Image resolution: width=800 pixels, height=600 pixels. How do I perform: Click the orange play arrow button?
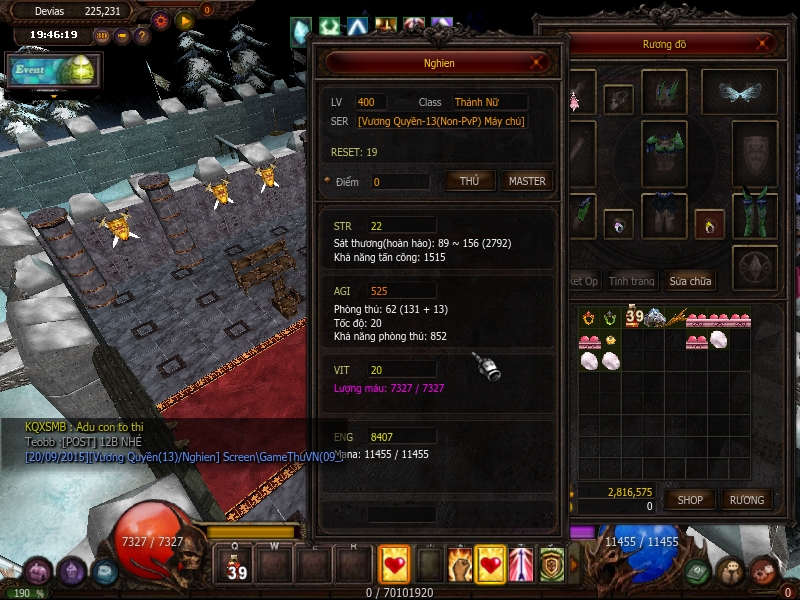(x=184, y=19)
